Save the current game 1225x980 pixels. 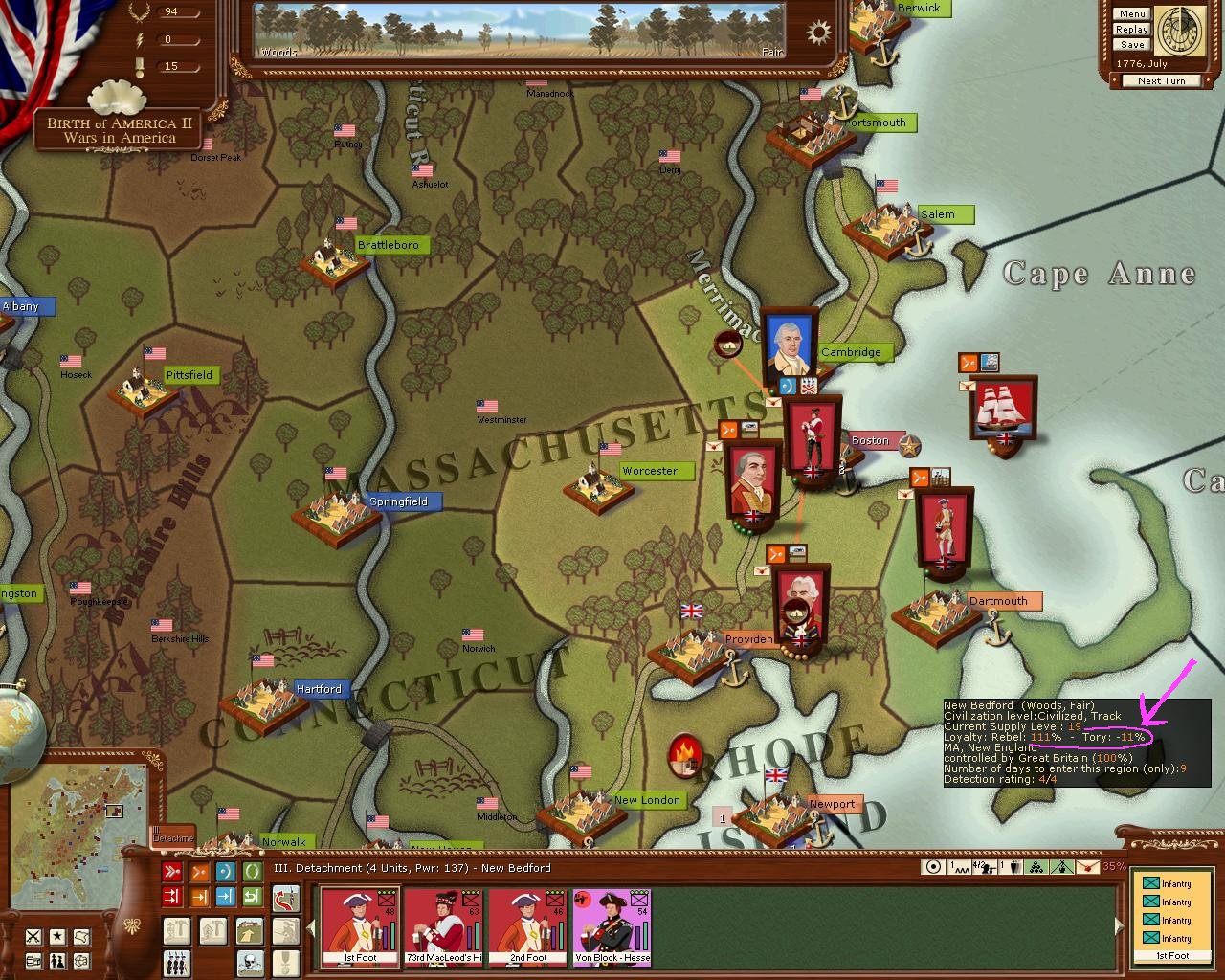click(1131, 45)
